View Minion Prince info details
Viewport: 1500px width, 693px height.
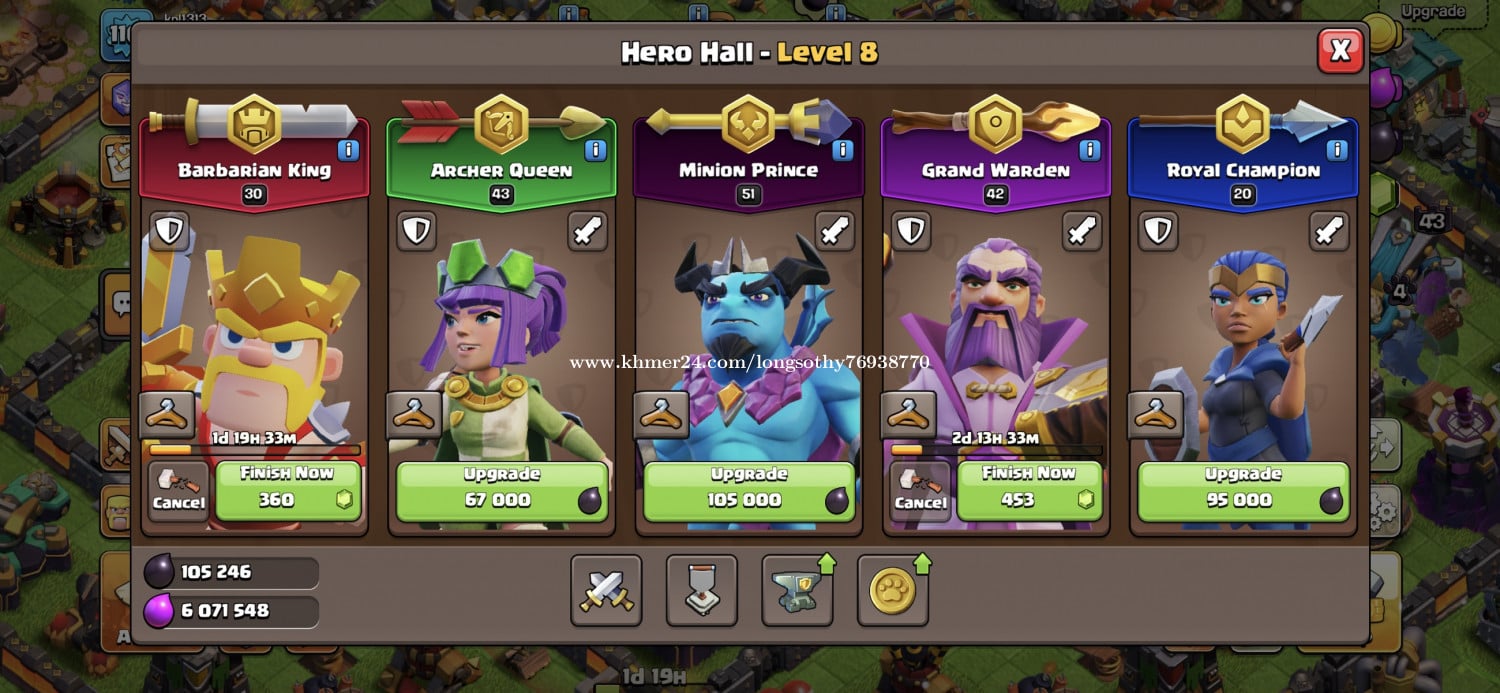[x=842, y=150]
